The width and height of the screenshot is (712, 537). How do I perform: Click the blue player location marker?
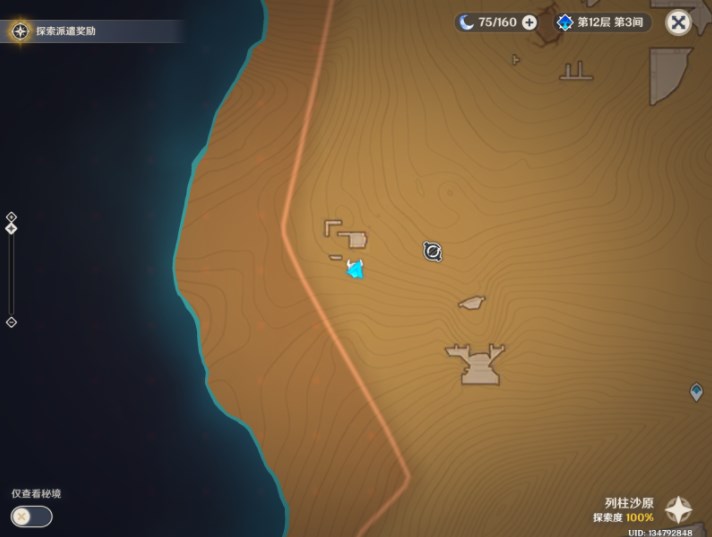click(x=354, y=268)
